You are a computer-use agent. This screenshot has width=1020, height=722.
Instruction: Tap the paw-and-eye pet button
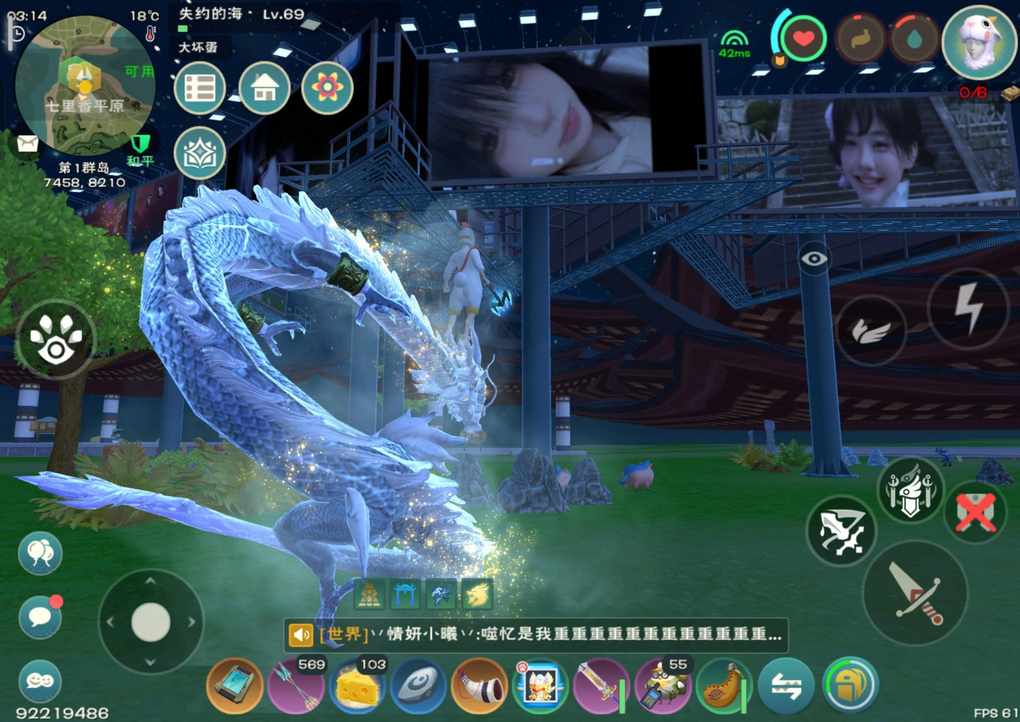55,339
